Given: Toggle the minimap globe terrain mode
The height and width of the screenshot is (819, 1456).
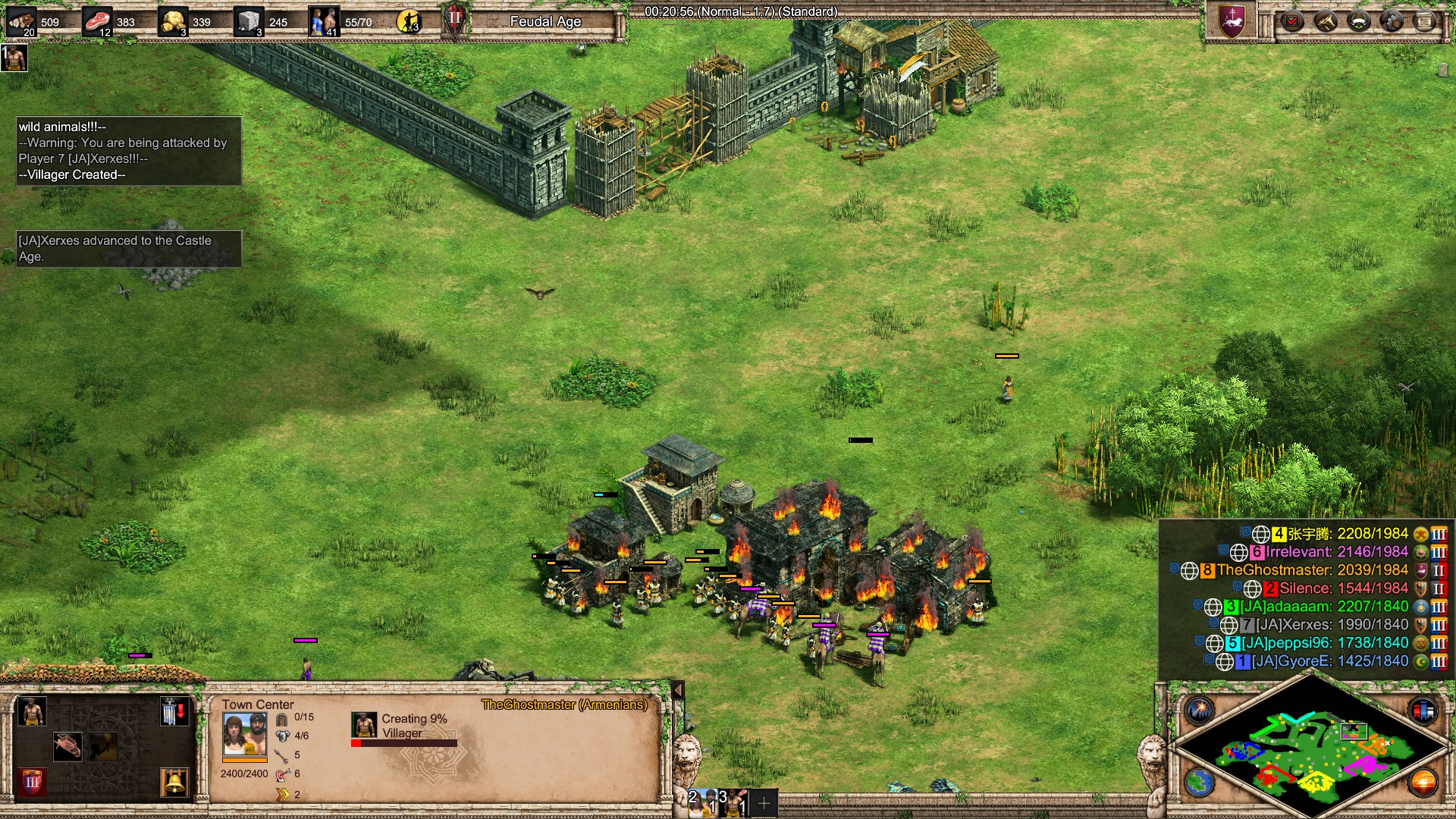Looking at the screenshot, I should [x=1200, y=783].
